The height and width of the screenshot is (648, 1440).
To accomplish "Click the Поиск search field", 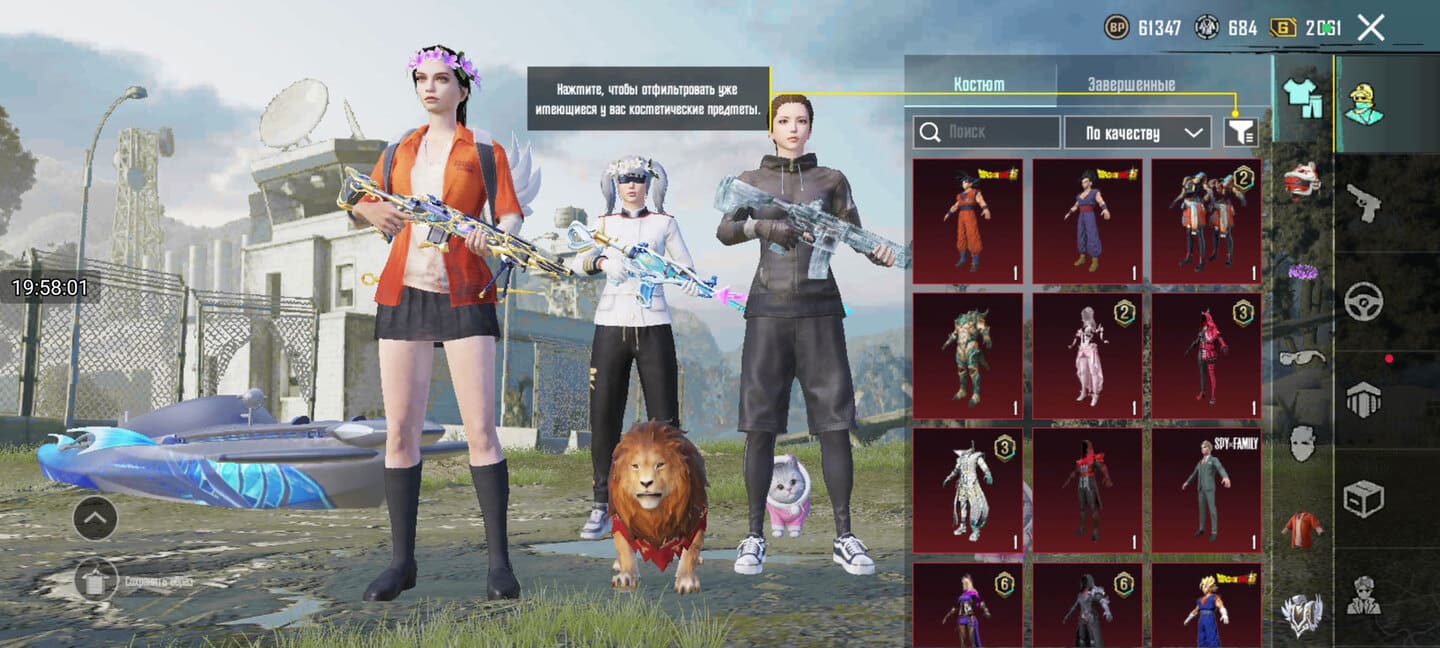I will [987, 132].
